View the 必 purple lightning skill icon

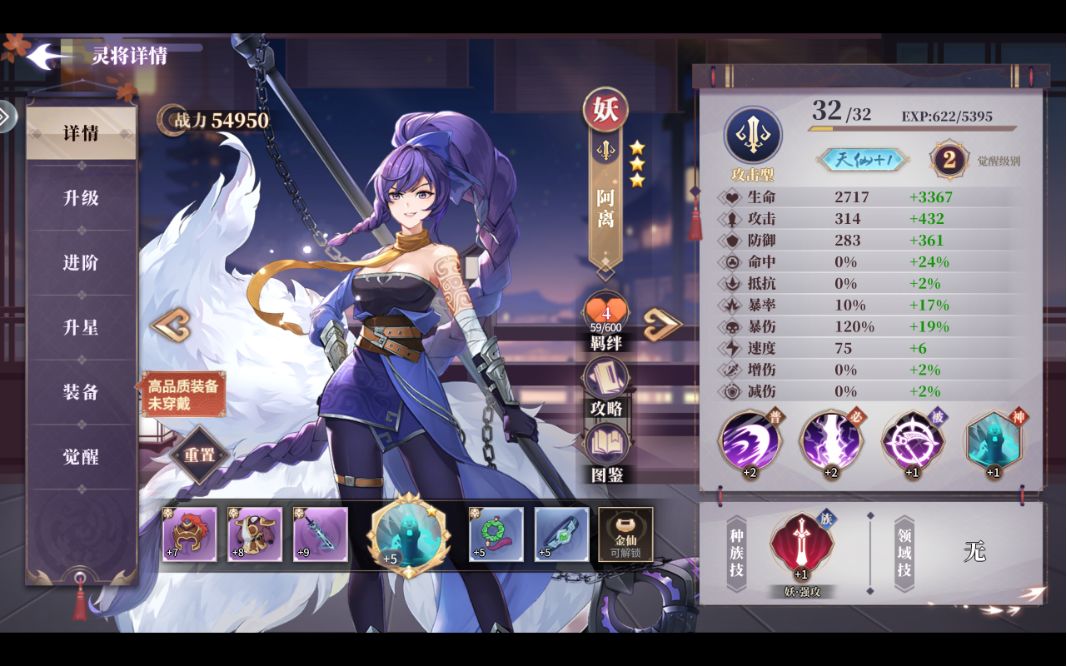pyautogui.click(x=828, y=440)
